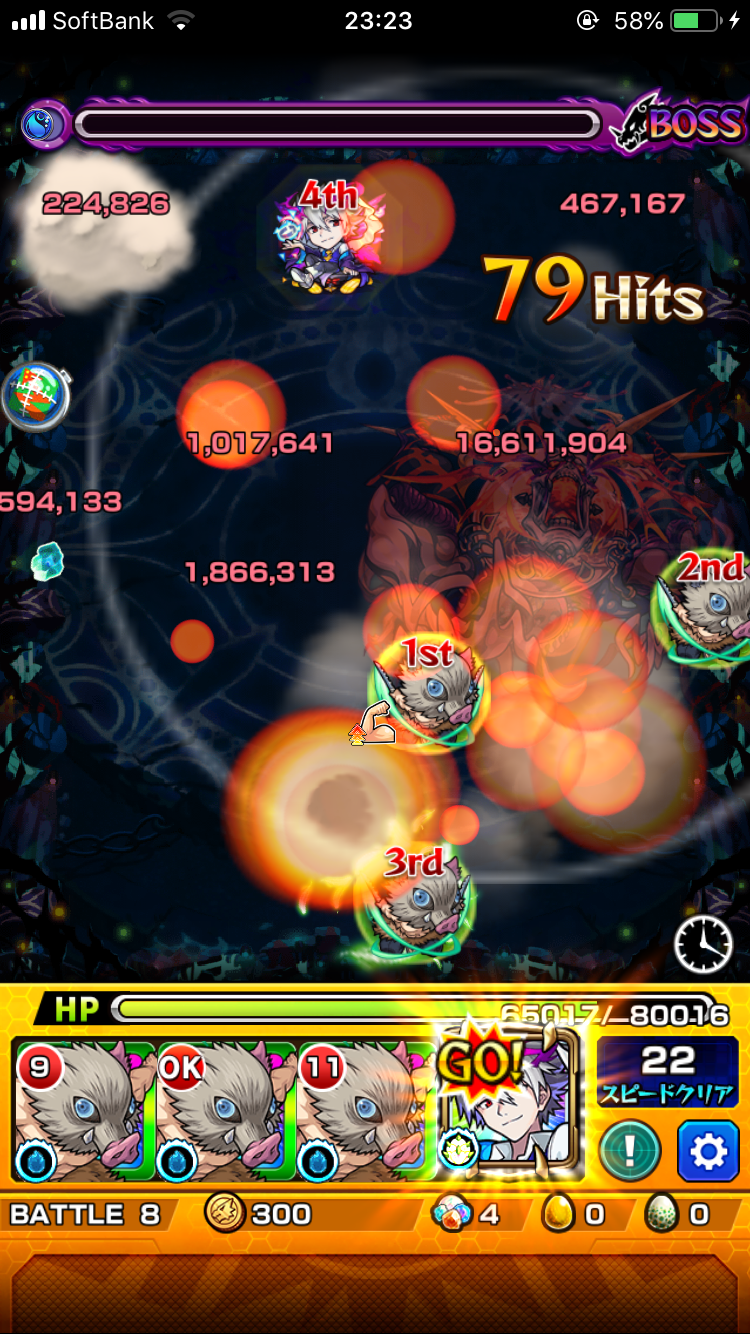
Task: Tap the globe stopwatch item icon
Action: (x=36, y=396)
